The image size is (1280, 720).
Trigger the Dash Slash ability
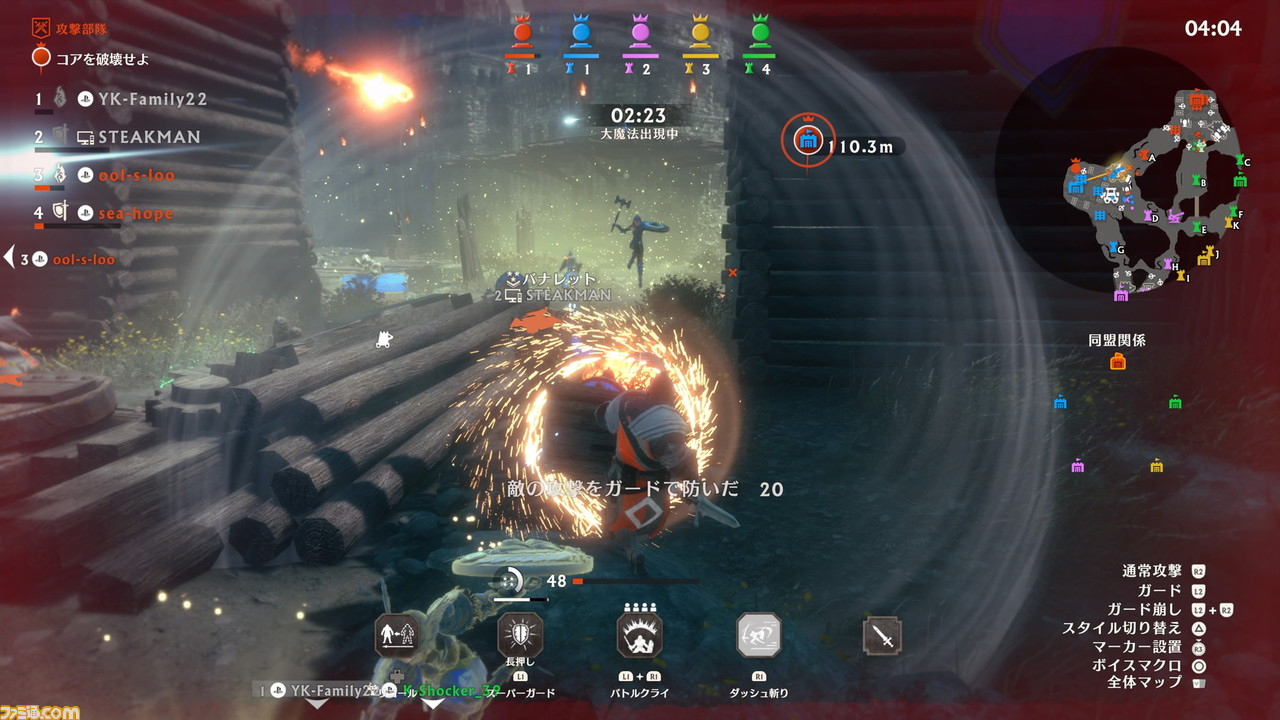point(759,635)
